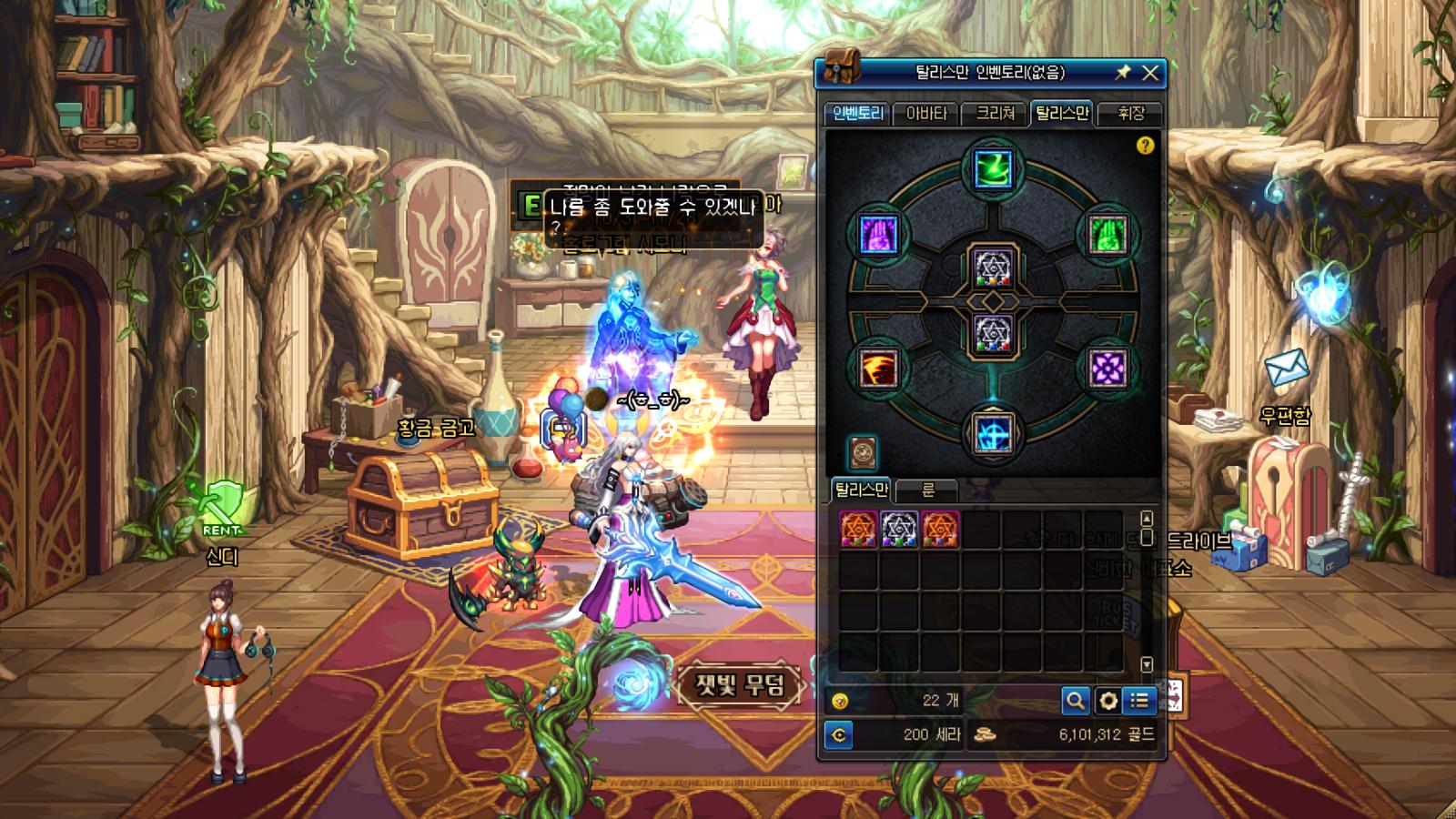The width and height of the screenshot is (1456, 819).
Task: Click the yellow question mark help icon
Action: 1145,146
